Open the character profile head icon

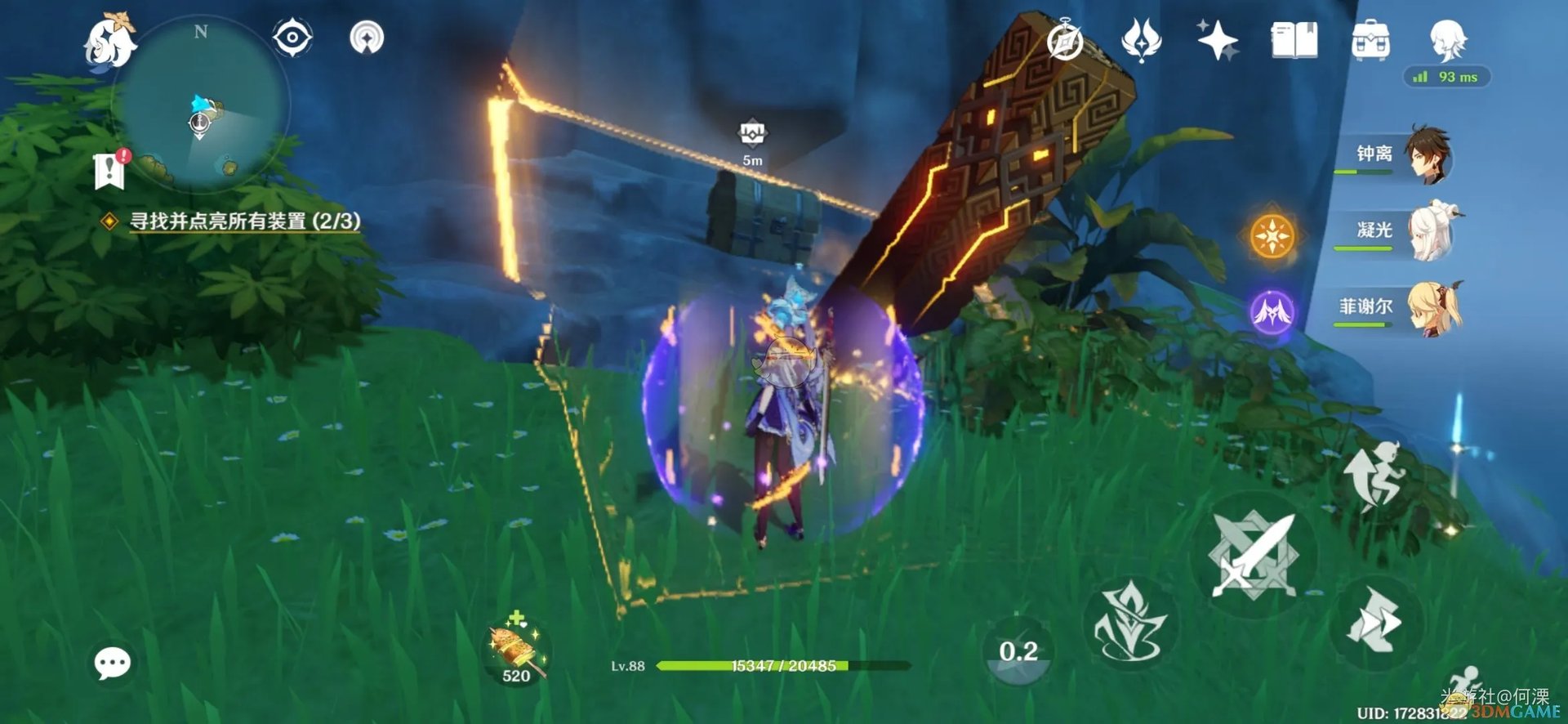click(1448, 38)
